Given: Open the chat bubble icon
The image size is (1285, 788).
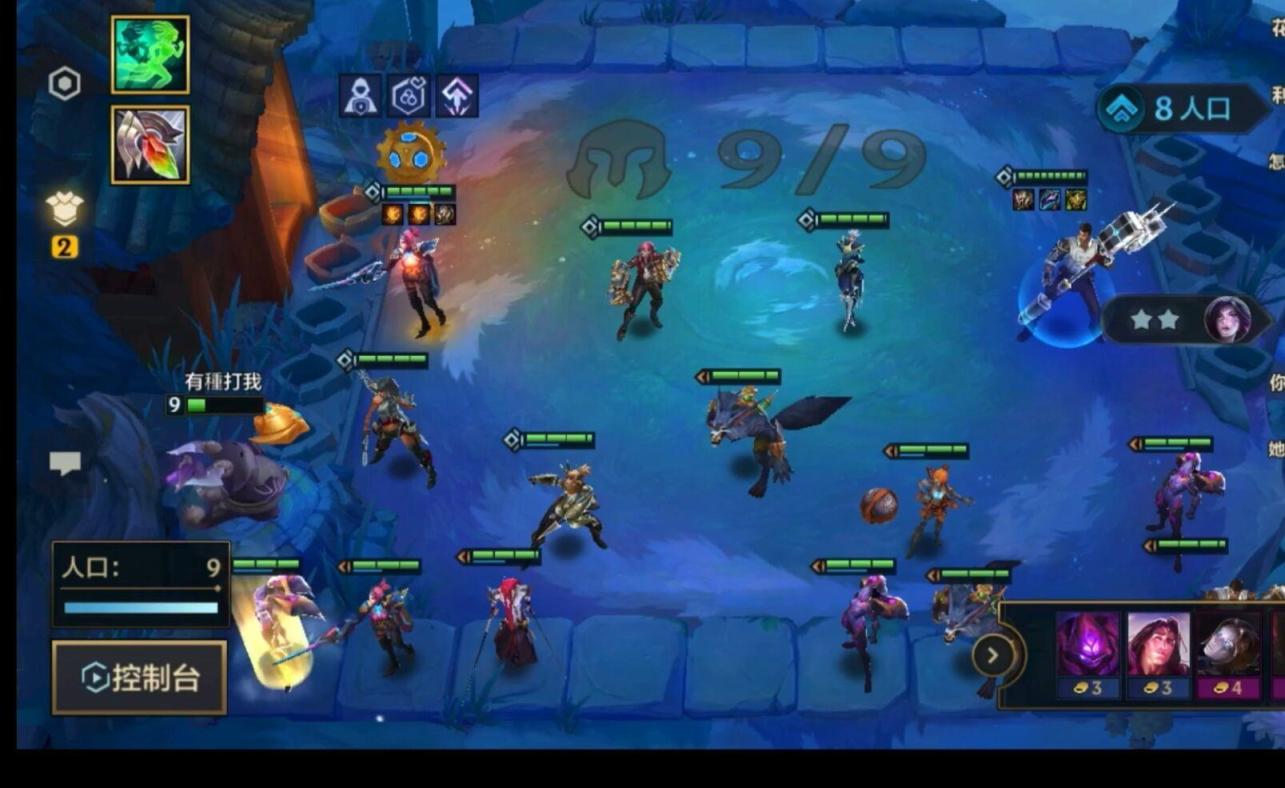Looking at the screenshot, I should point(65,463).
